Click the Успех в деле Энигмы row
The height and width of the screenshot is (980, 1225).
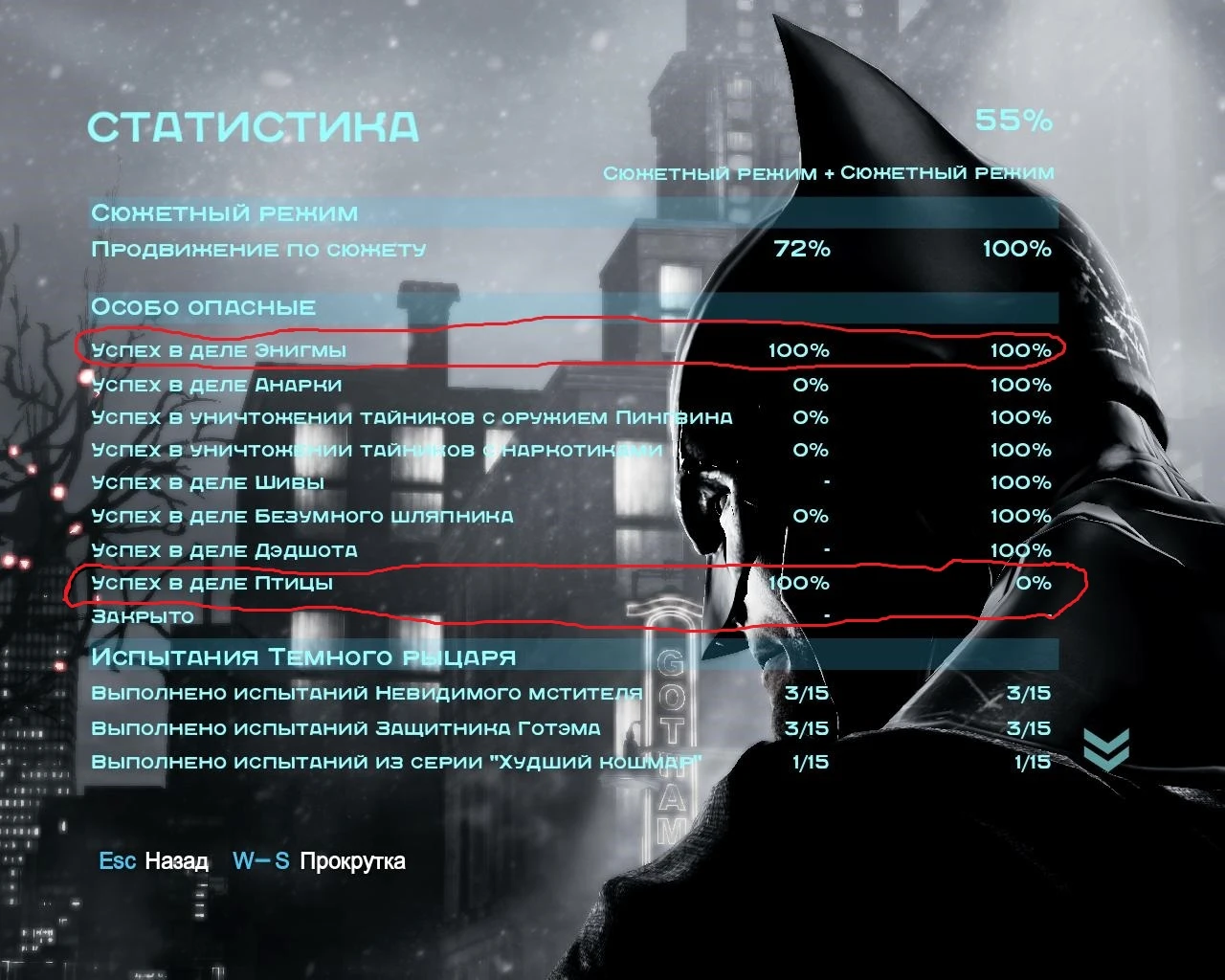[x=219, y=350]
